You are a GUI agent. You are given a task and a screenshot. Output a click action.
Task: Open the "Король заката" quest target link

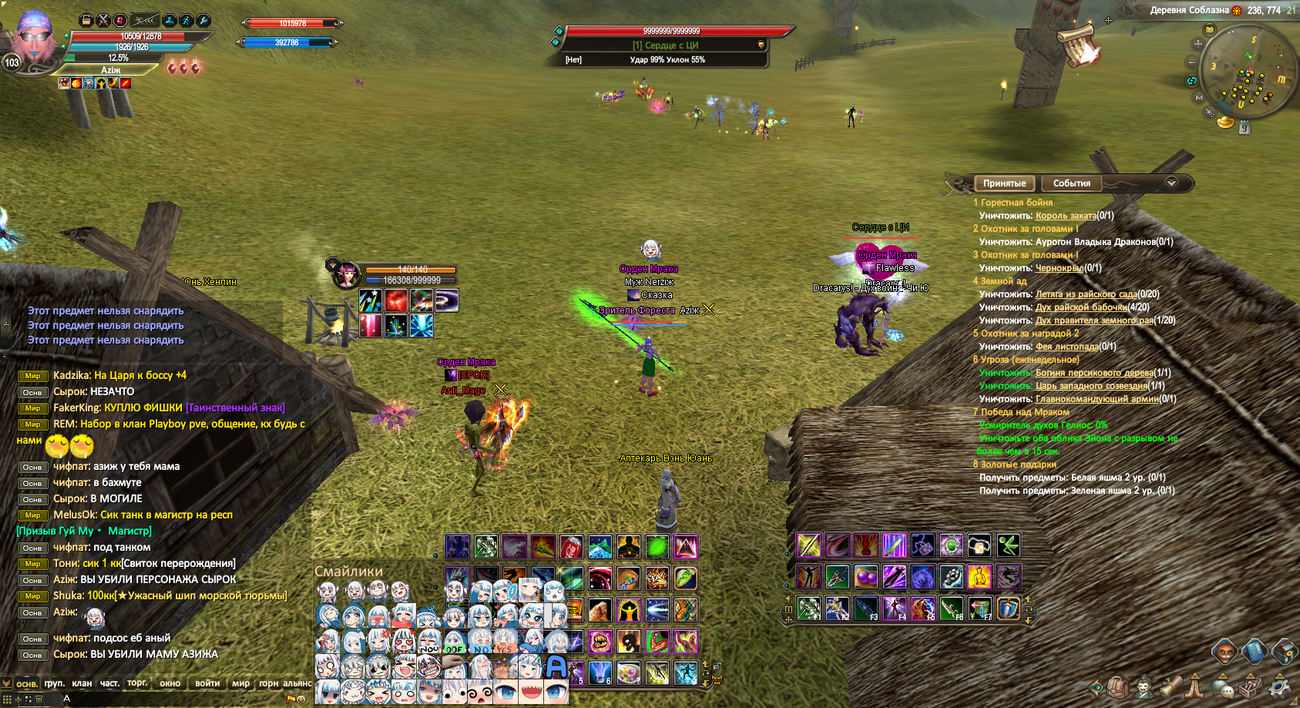click(1065, 215)
